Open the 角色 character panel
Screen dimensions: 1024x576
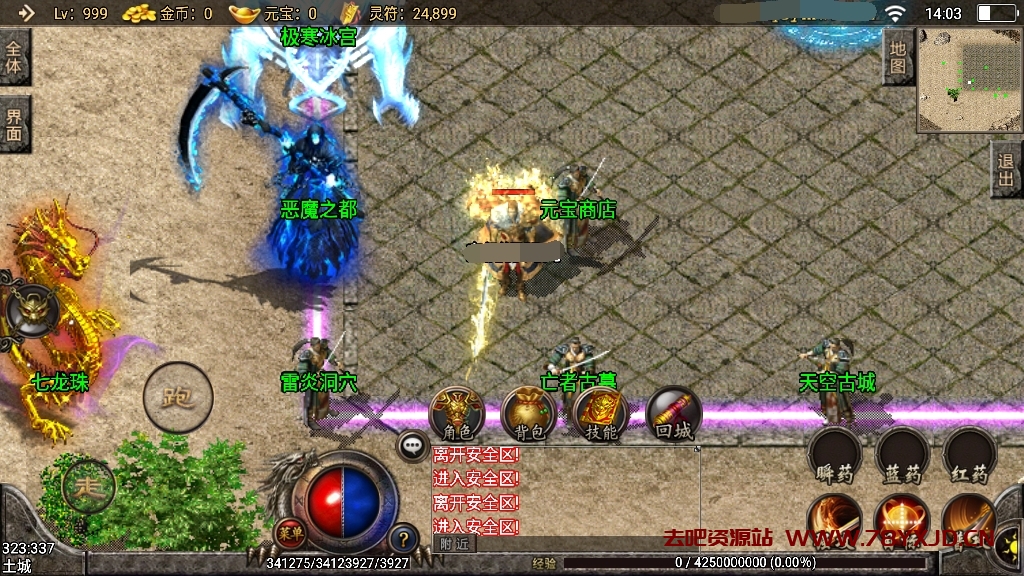click(x=456, y=413)
